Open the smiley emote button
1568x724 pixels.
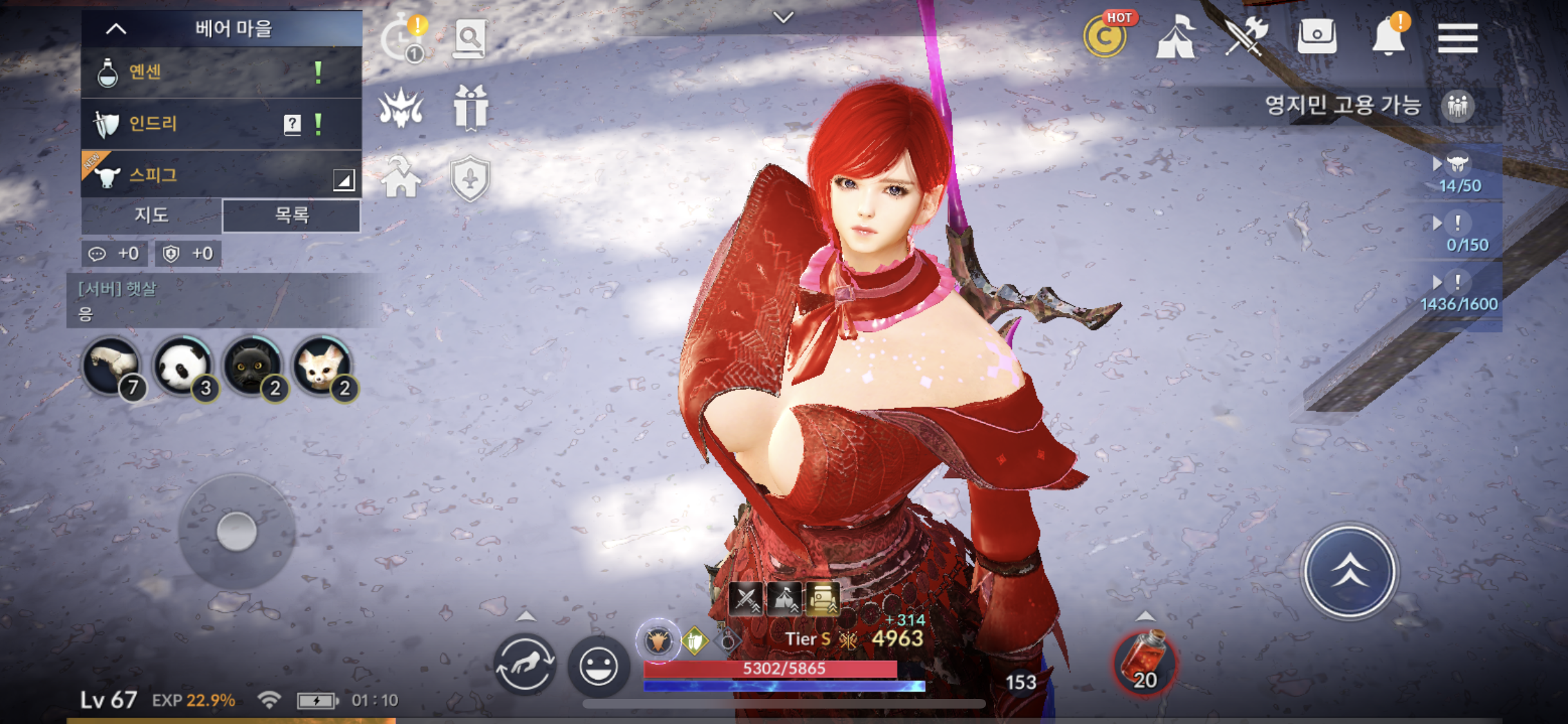click(x=598, y=666)
